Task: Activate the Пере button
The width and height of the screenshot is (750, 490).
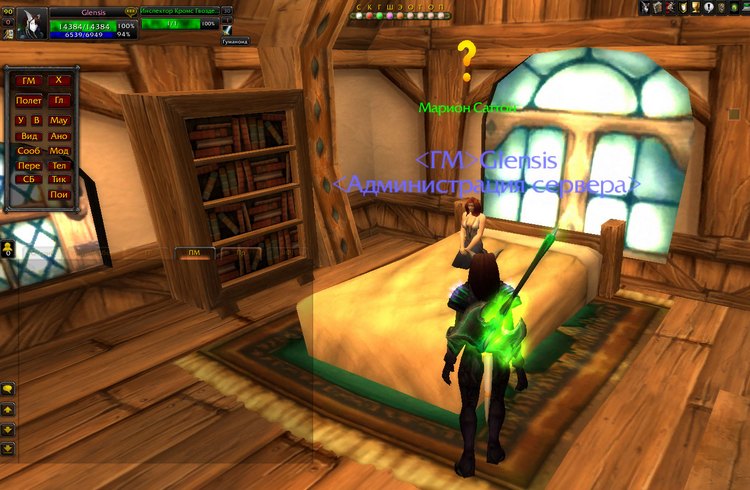Action: 29,165
